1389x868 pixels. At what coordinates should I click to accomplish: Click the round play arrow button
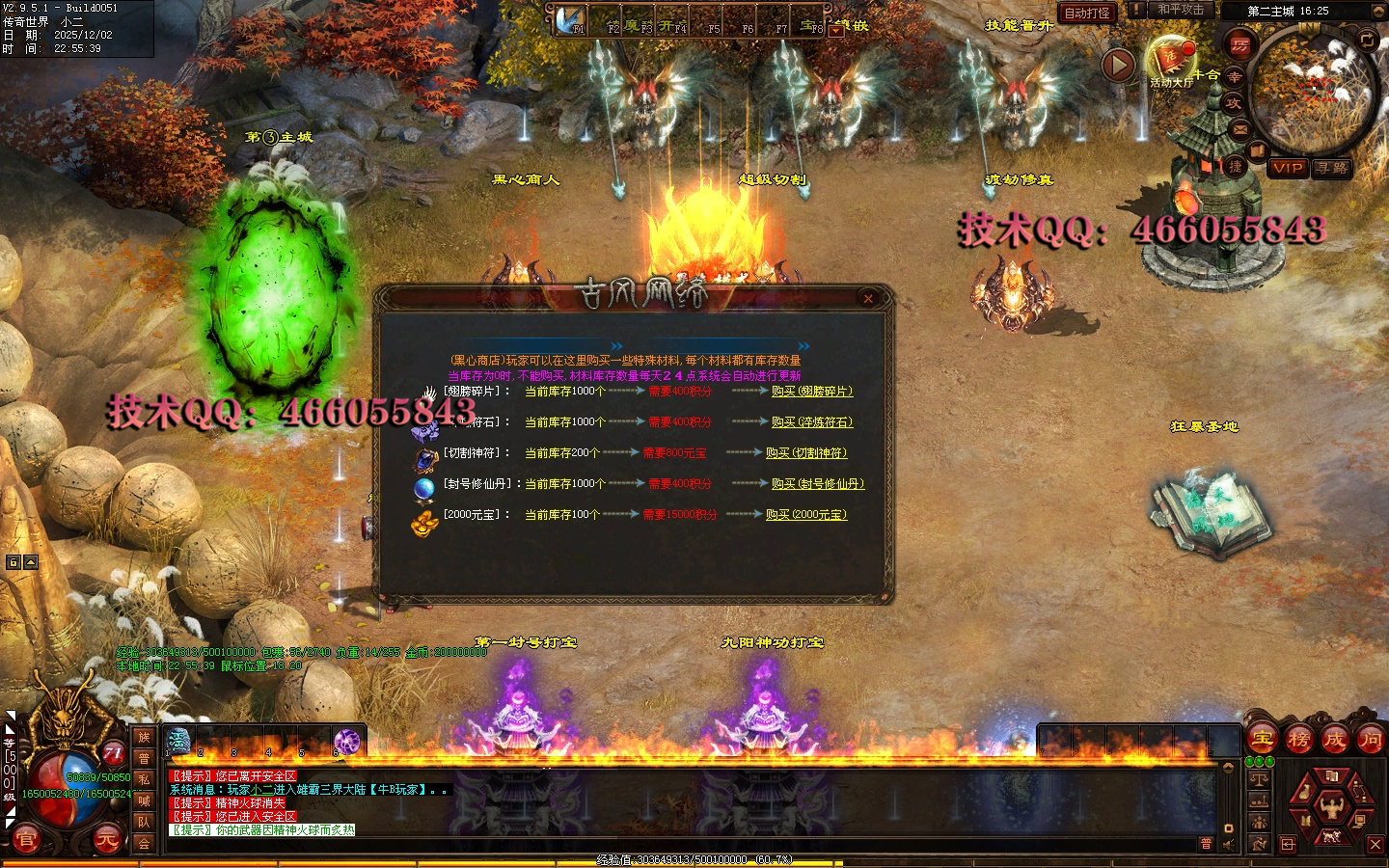click(x=1118, y=66)
